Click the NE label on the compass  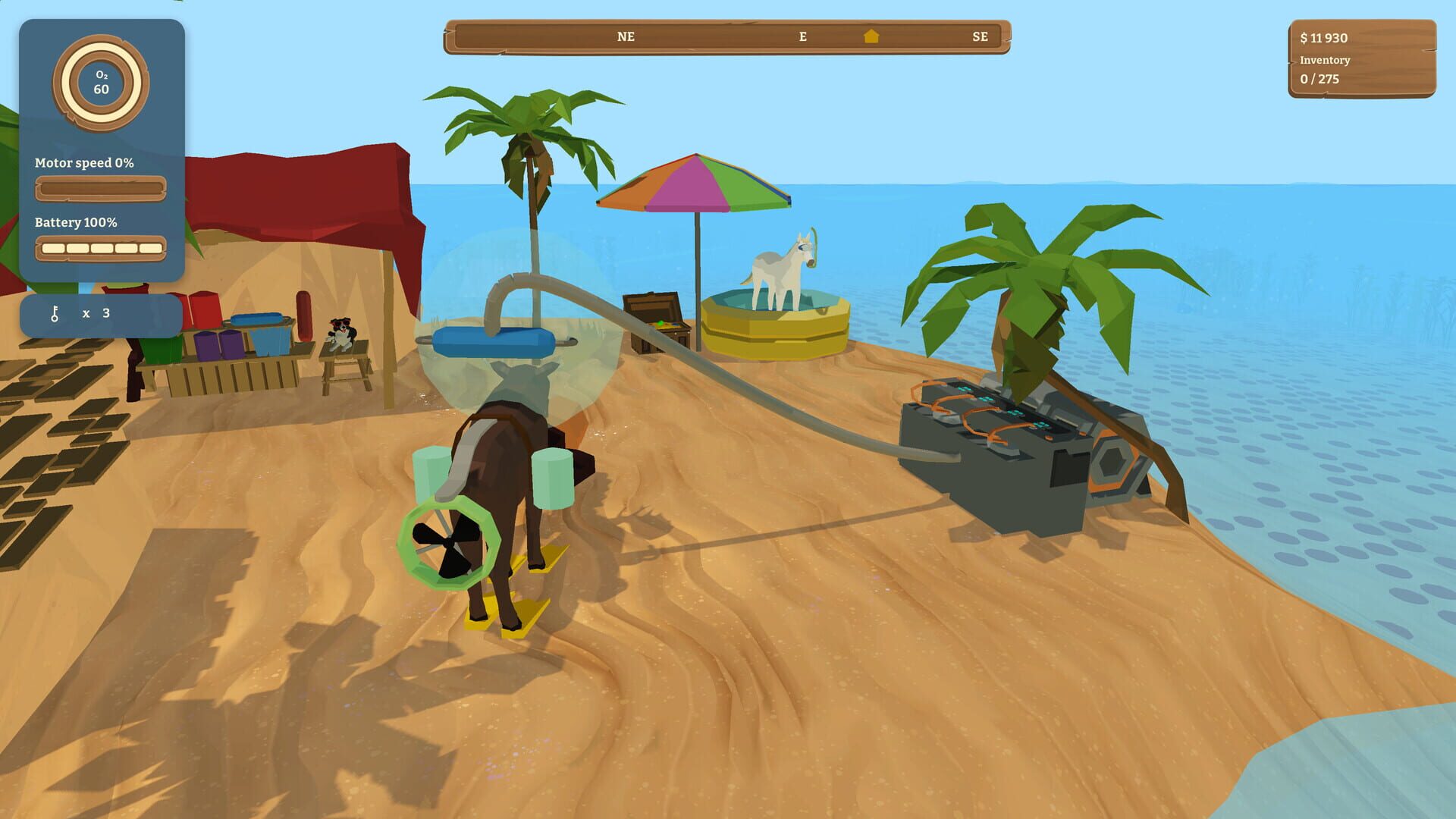tap(625, 36)
